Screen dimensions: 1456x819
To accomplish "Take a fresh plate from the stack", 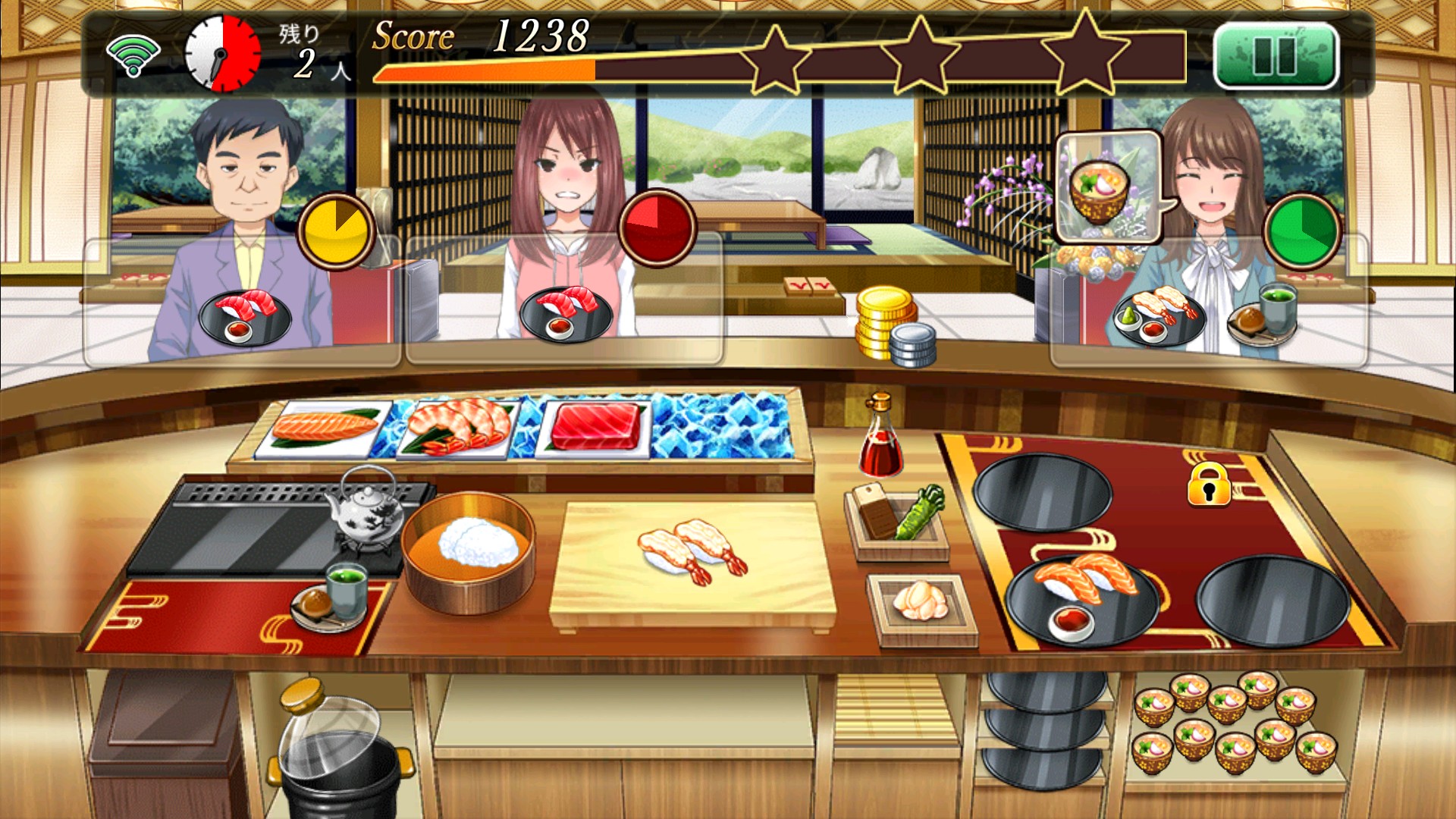I will 1043,728.
